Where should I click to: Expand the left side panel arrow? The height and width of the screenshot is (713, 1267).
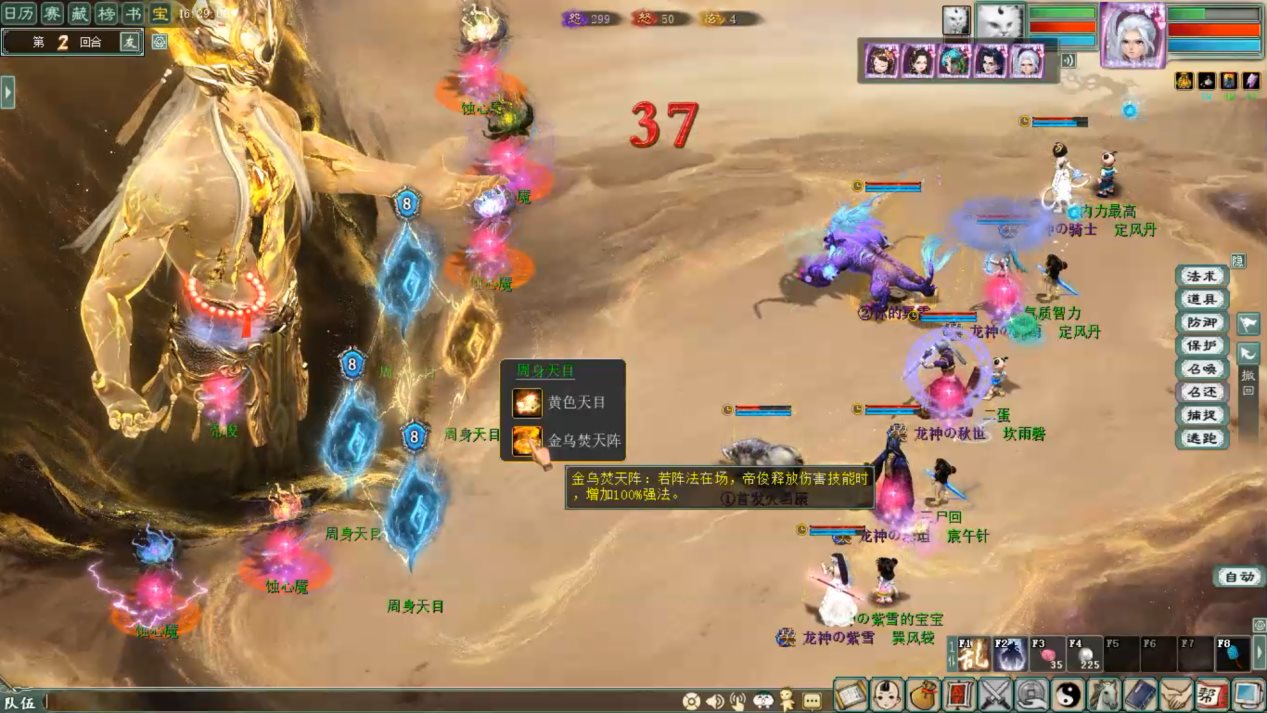(x=8, y=92)
